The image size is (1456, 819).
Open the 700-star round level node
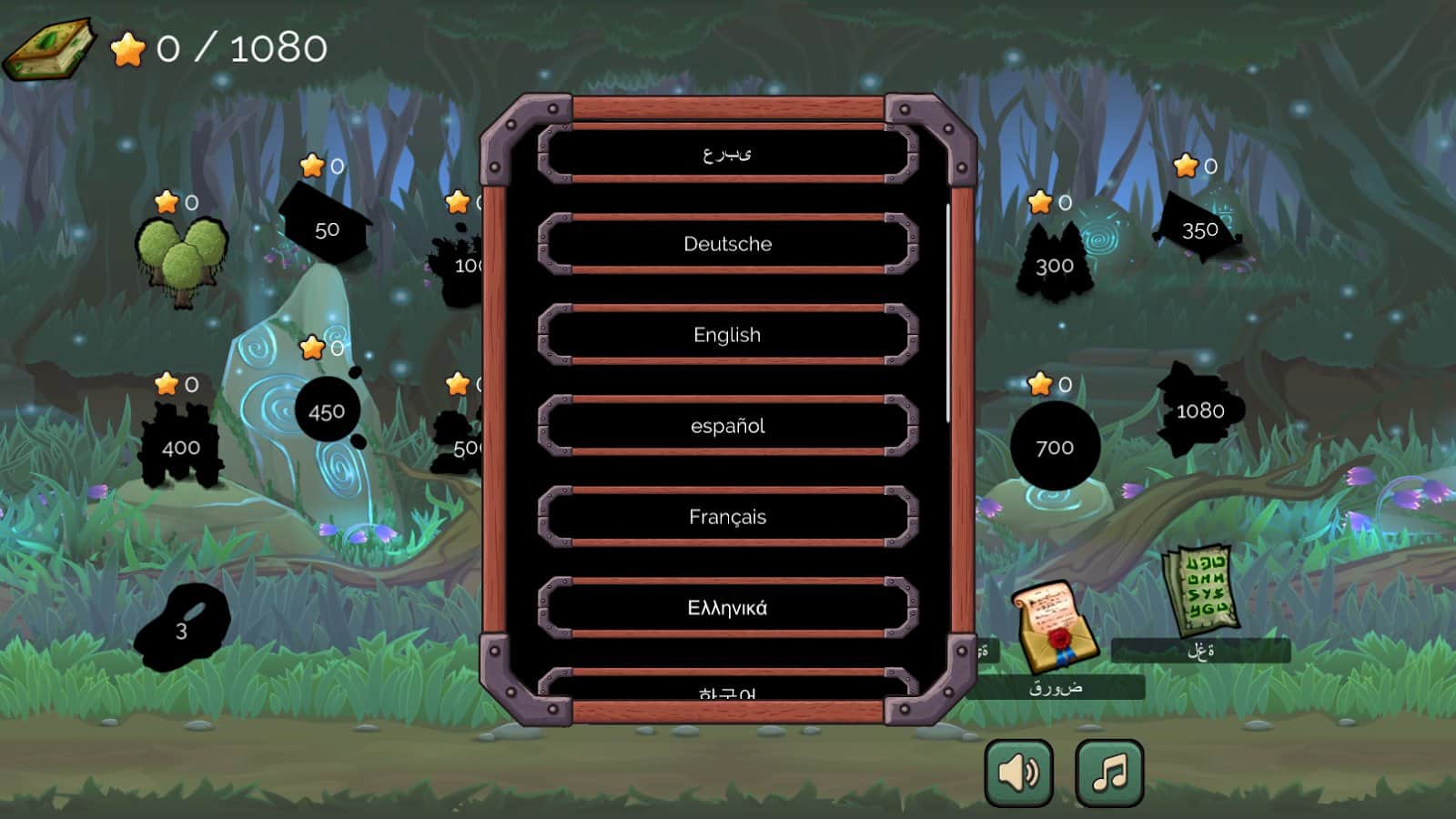click(x=1054, y=446)
